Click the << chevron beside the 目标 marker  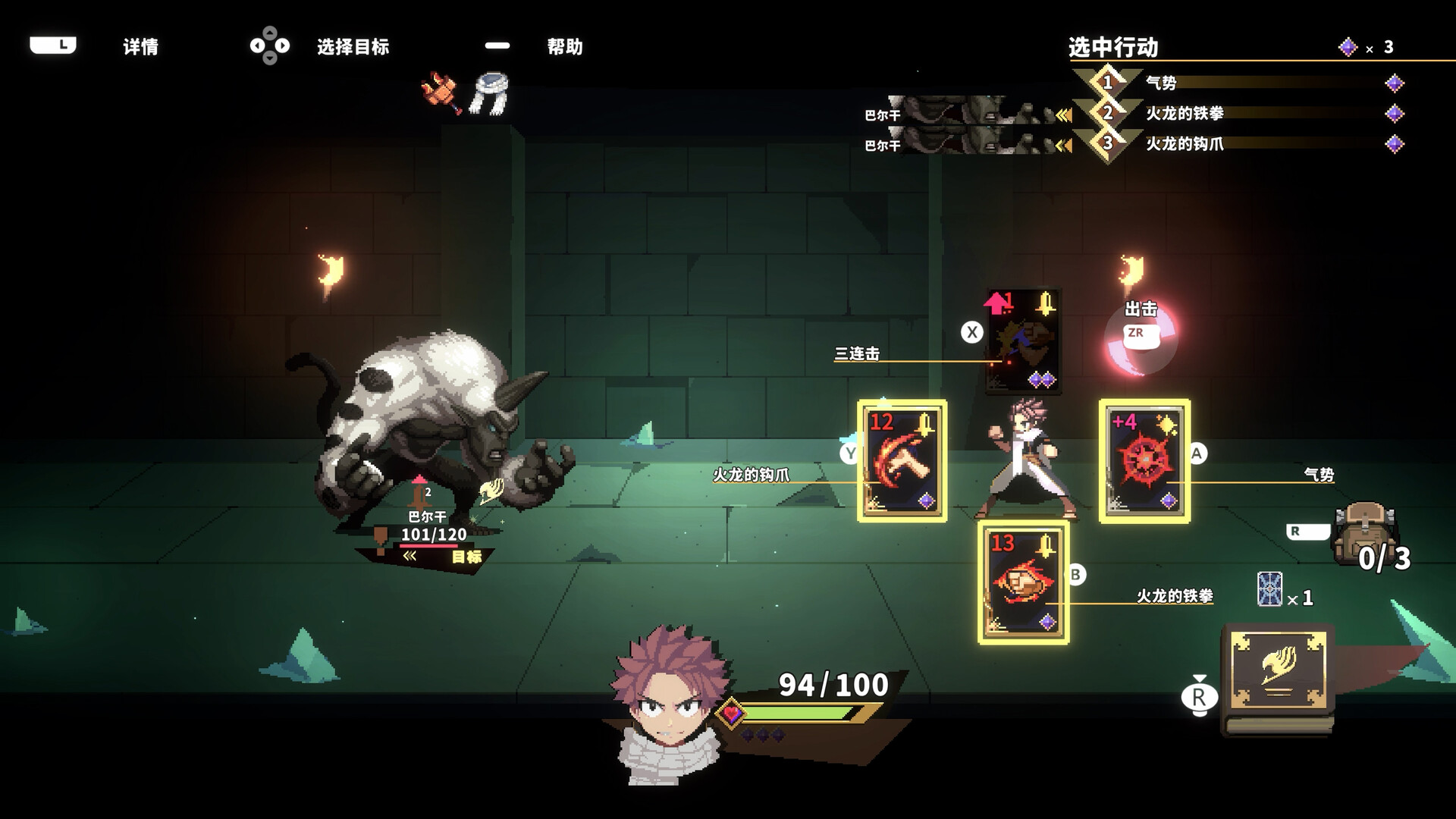click(x=410, y=555)
